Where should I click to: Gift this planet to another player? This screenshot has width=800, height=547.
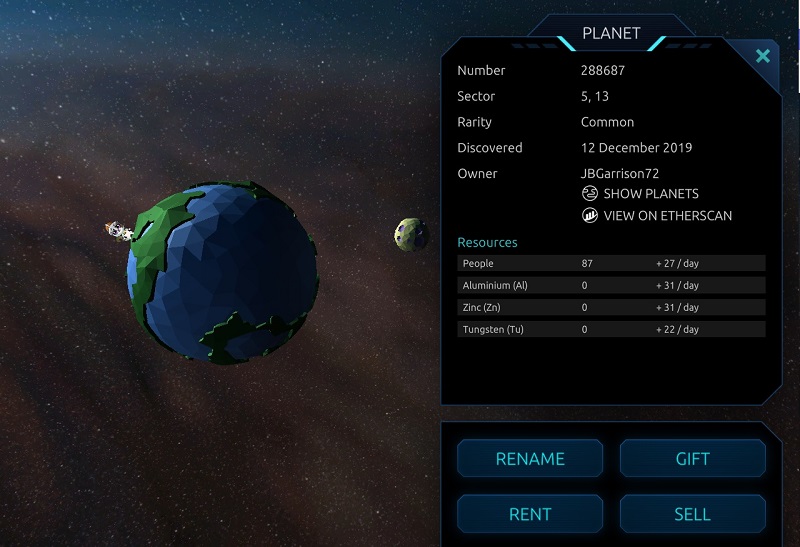tap(692, 459)
